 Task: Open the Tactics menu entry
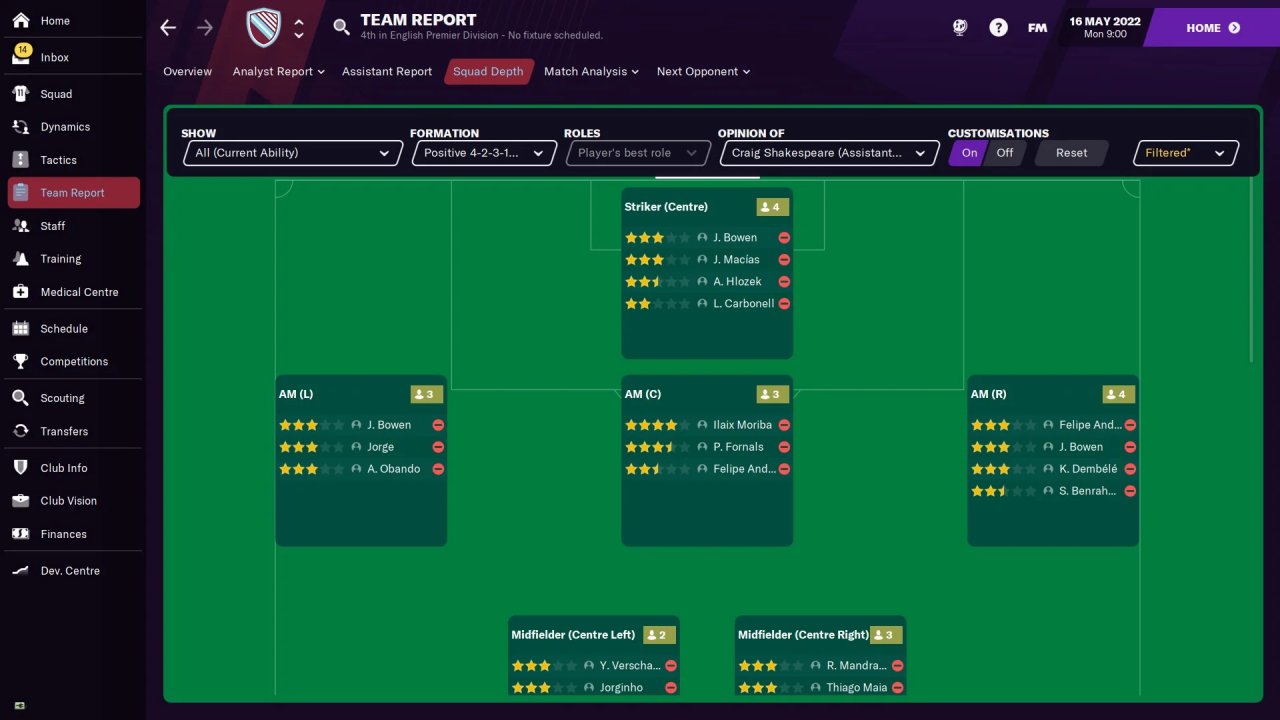pos(58,160)
